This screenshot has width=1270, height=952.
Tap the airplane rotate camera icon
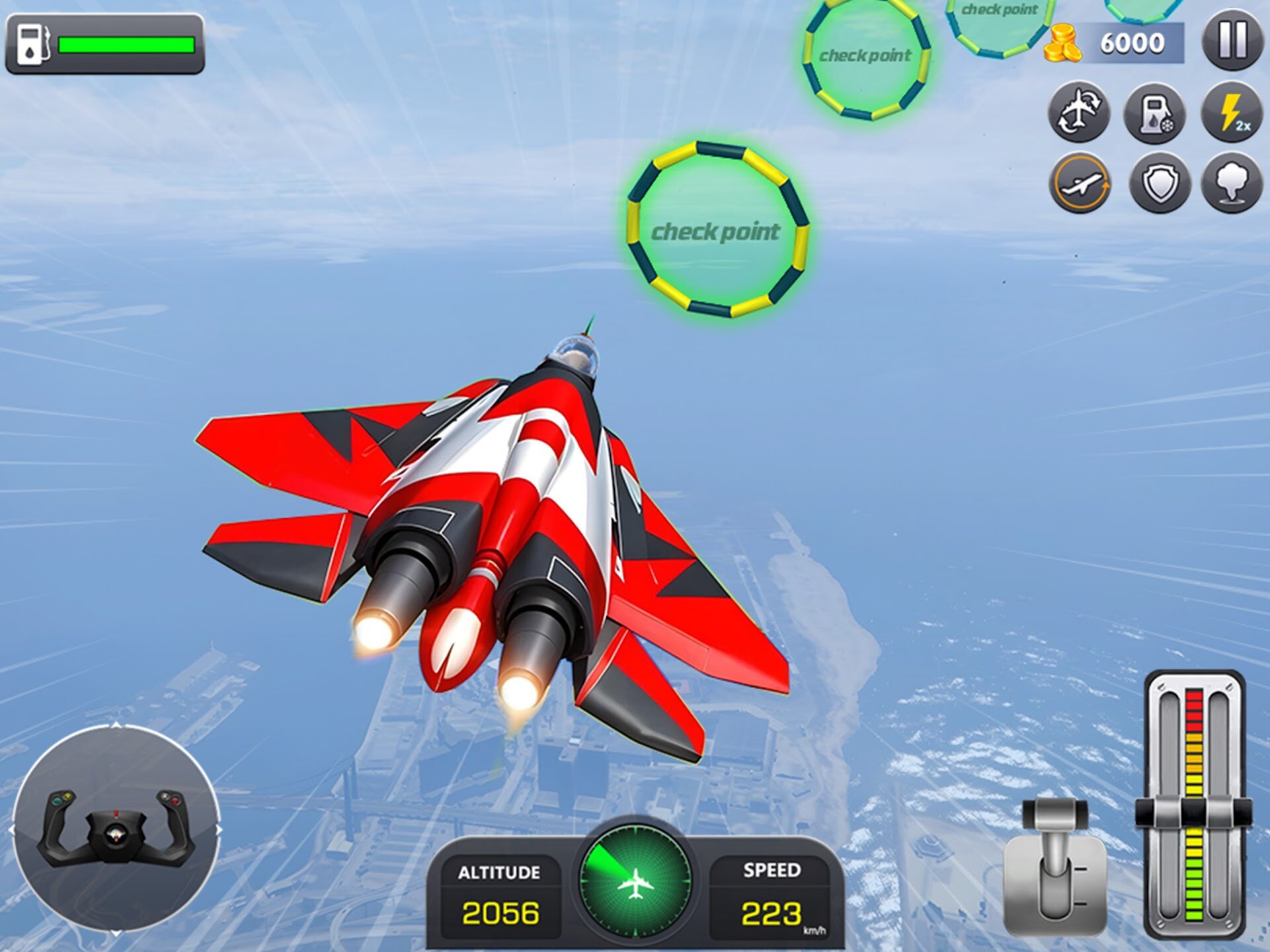click(x=1079, y=112)
